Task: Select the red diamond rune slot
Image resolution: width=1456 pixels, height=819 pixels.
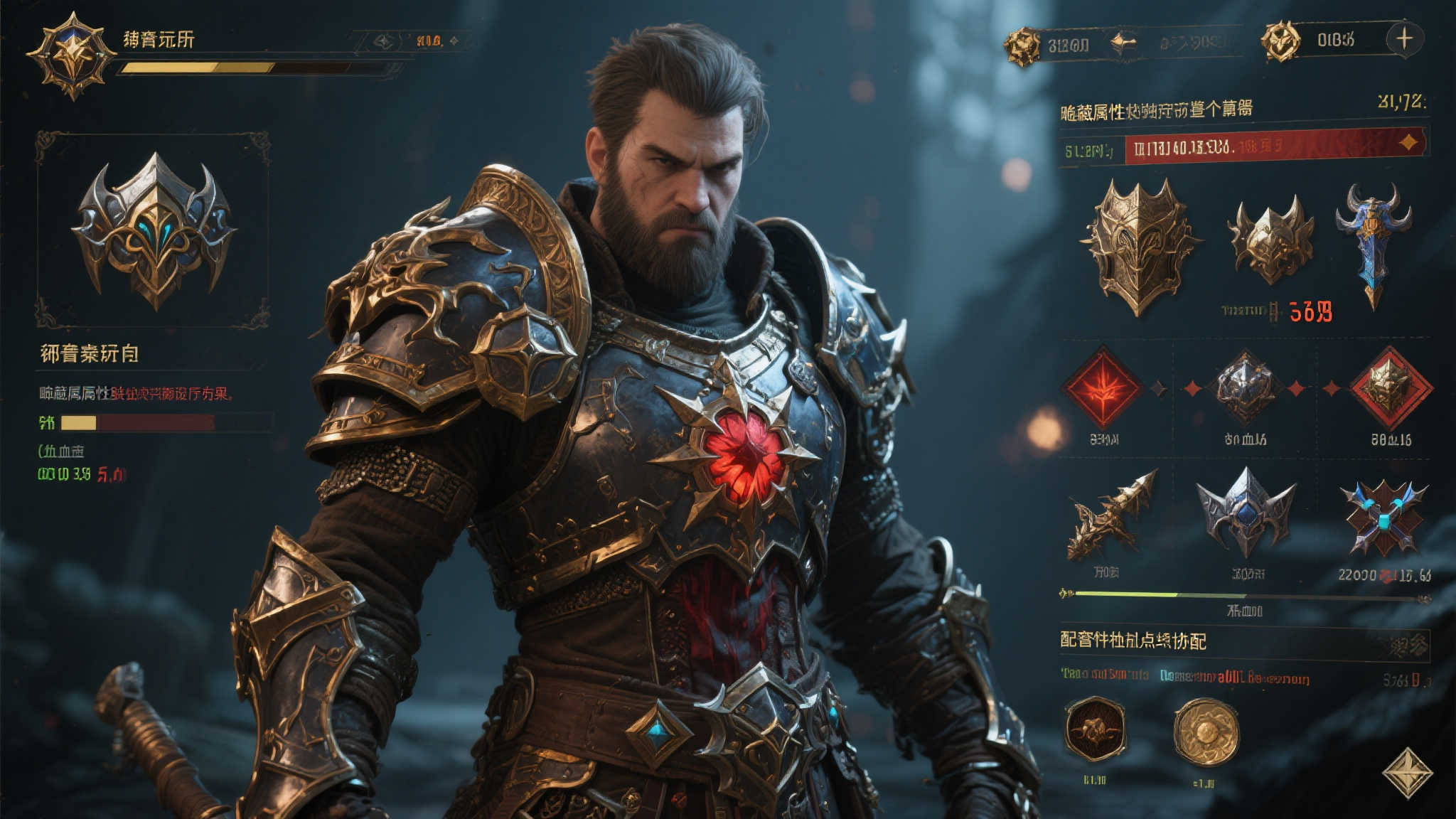Action: pyautogui.click(x=1102, y=388)
